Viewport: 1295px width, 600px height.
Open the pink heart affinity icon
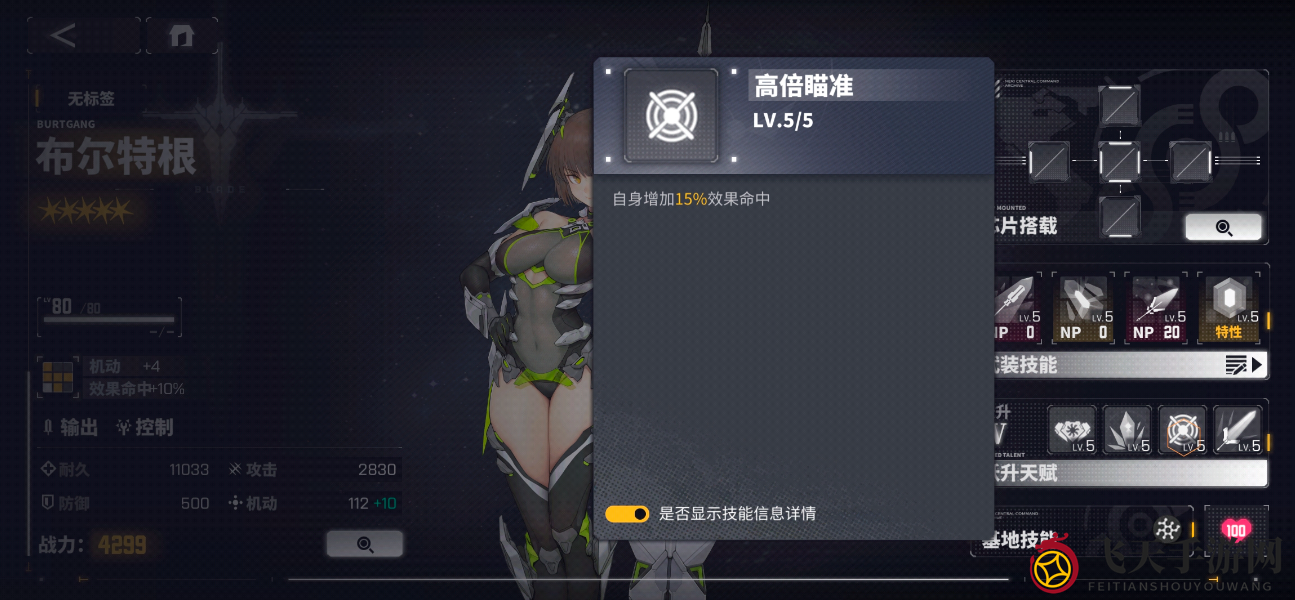click(1236, 529)
